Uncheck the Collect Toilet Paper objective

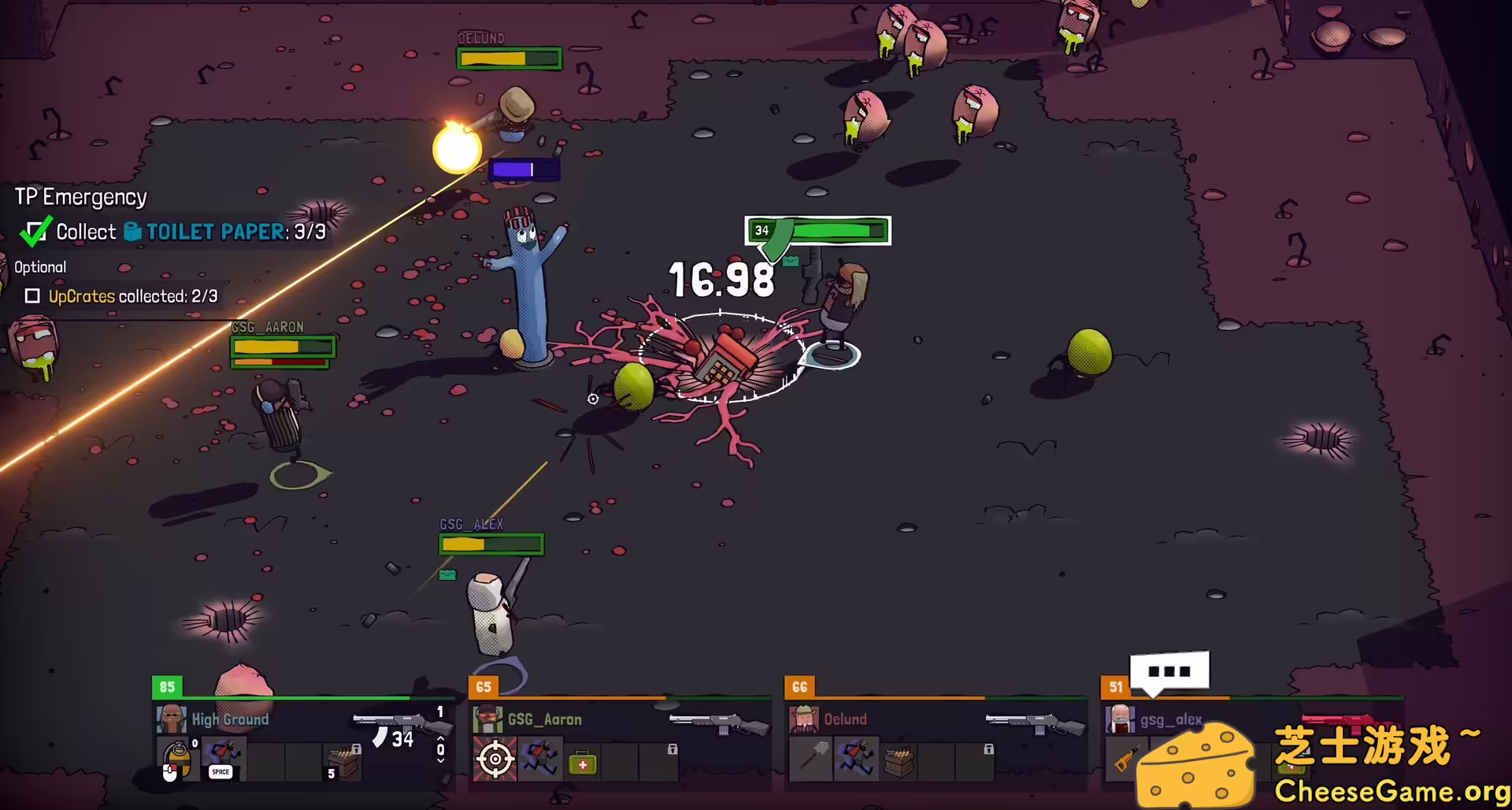click(35, 231)
